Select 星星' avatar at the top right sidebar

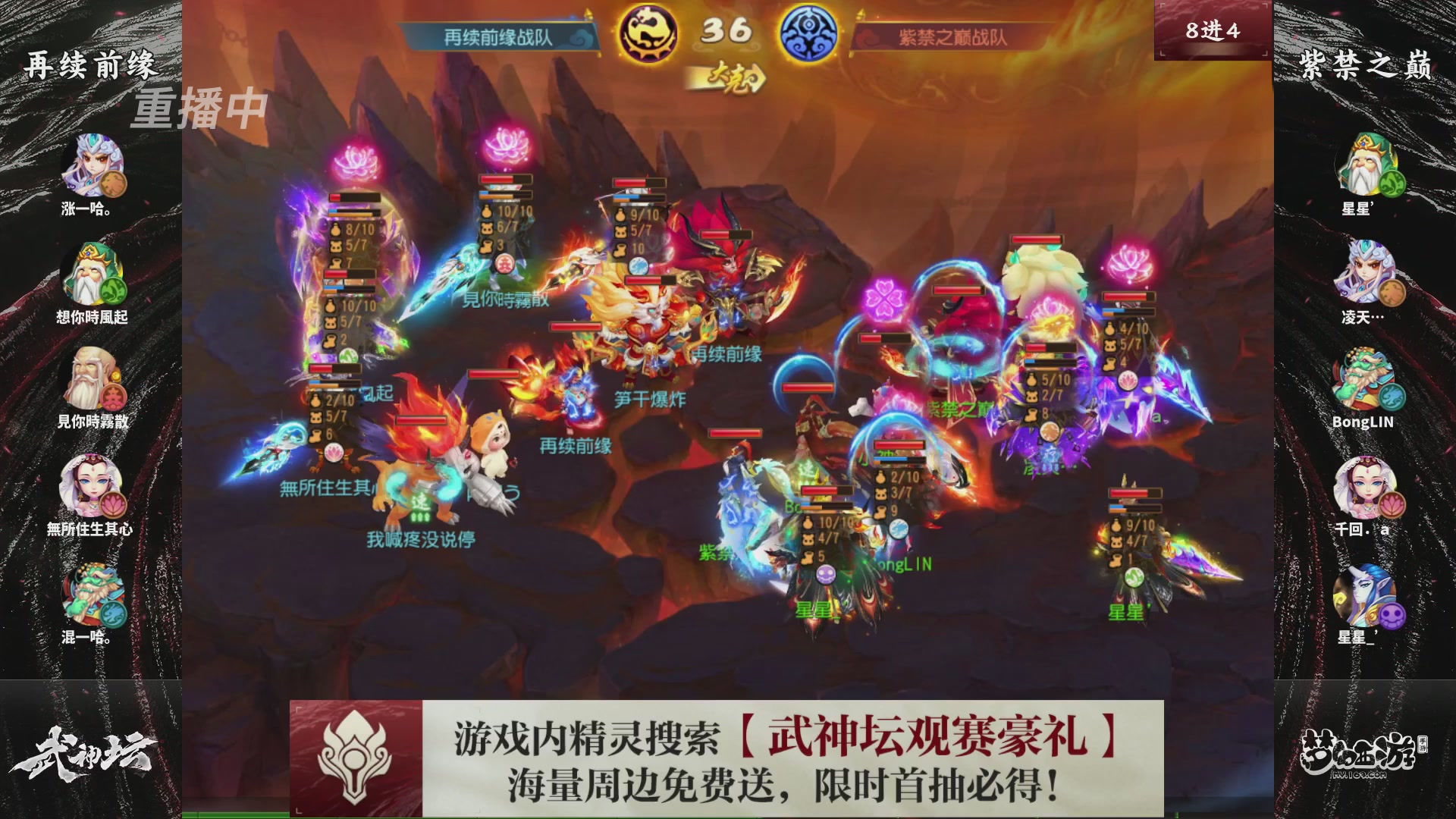click(1365, 162)
